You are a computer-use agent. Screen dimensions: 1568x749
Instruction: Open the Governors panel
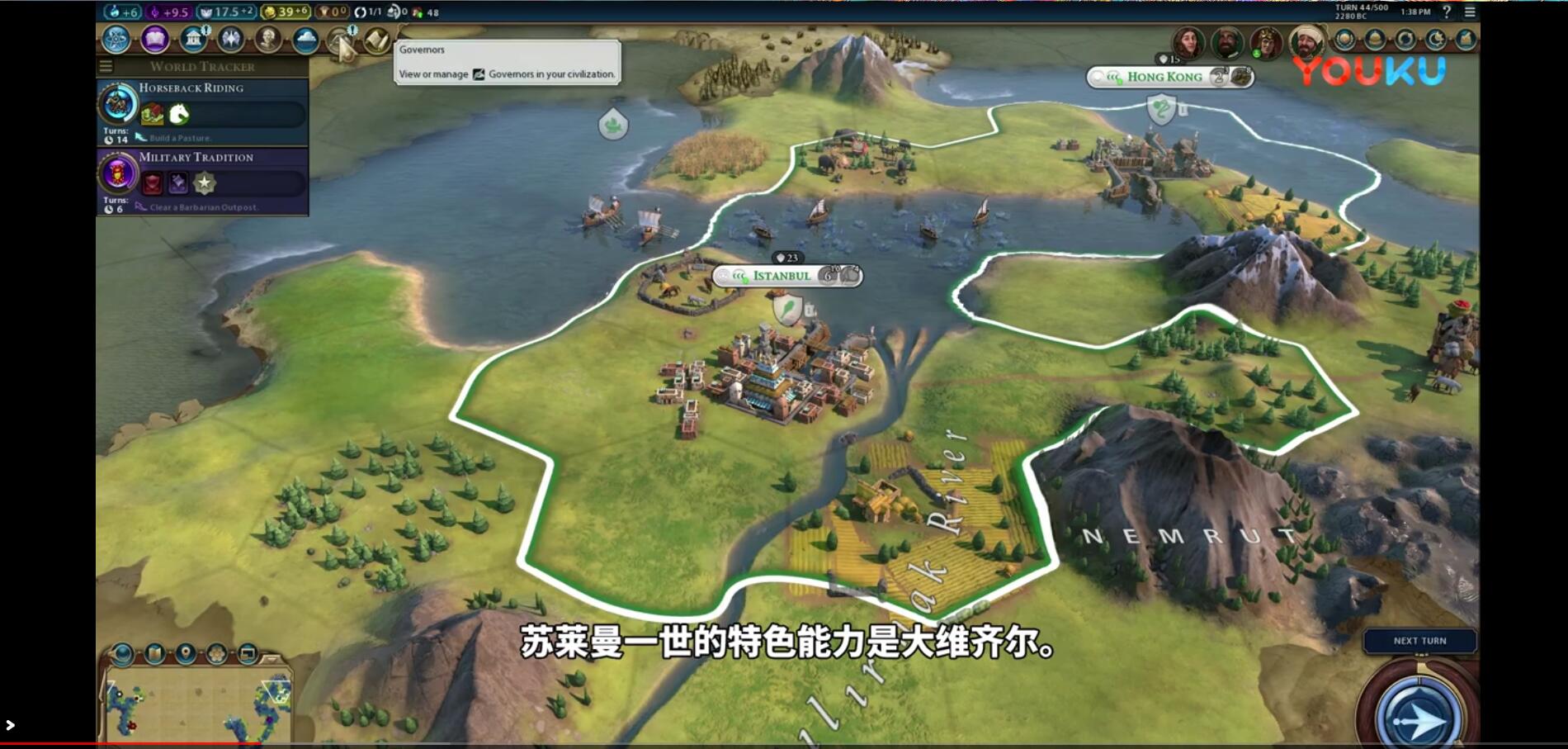tap(340, 39)
